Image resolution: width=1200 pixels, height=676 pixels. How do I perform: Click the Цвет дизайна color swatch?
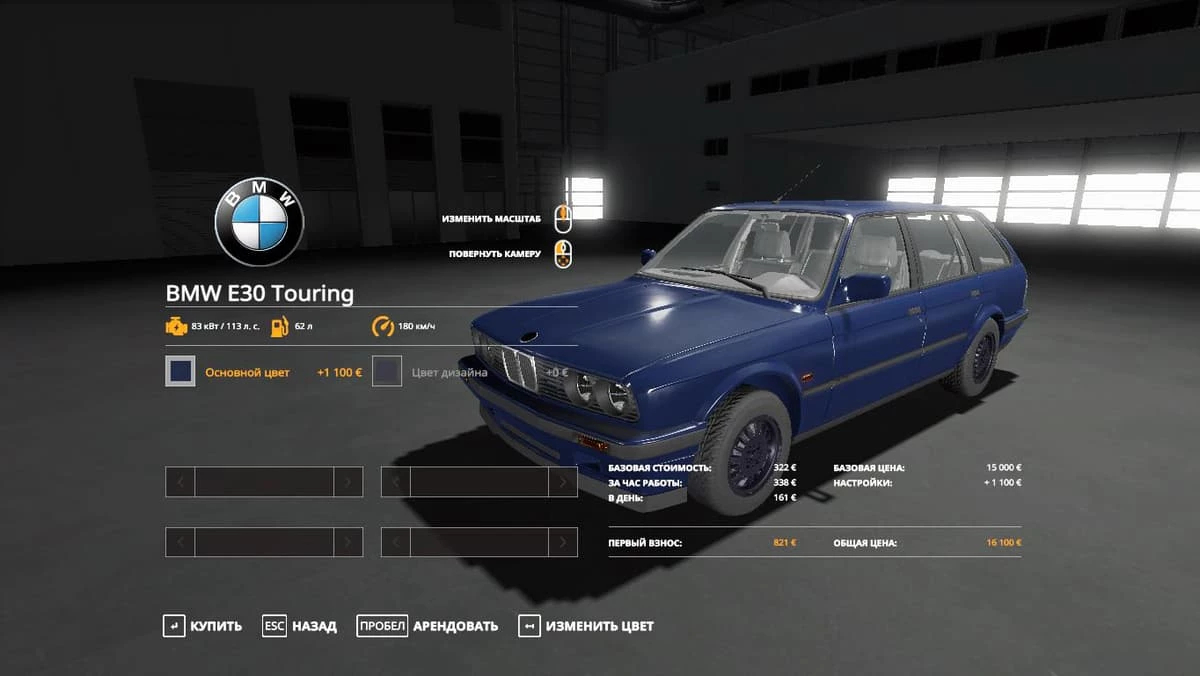(387, 372)
